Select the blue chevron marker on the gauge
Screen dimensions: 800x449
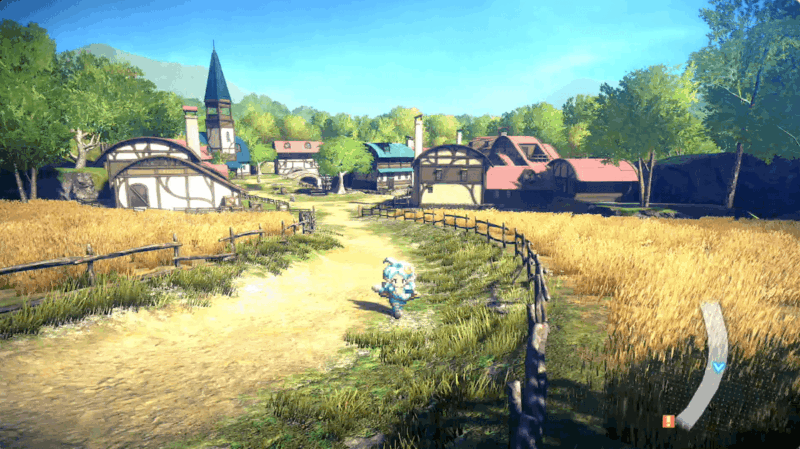718,367
